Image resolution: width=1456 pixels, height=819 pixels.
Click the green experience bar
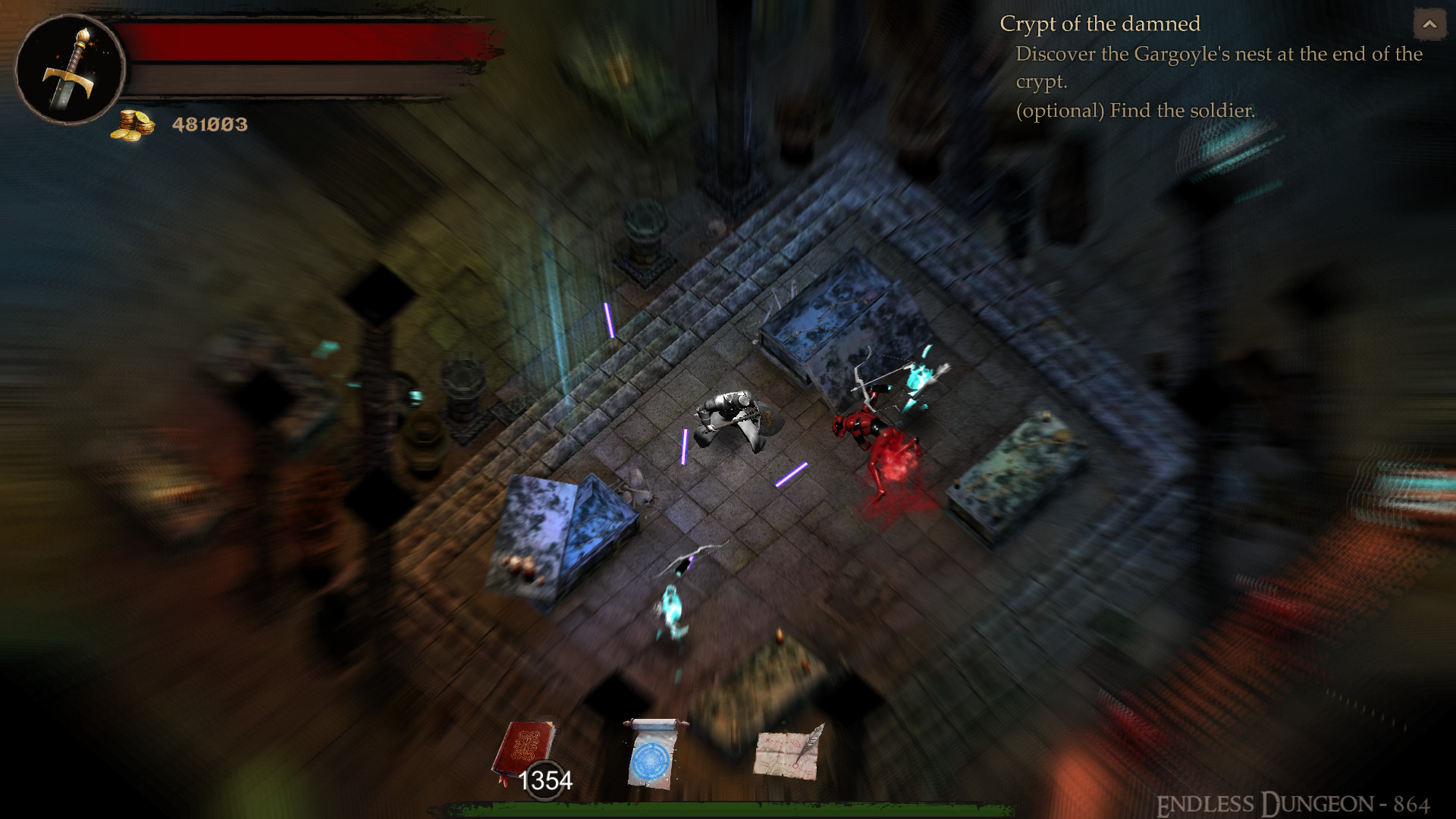click(728, 813)
